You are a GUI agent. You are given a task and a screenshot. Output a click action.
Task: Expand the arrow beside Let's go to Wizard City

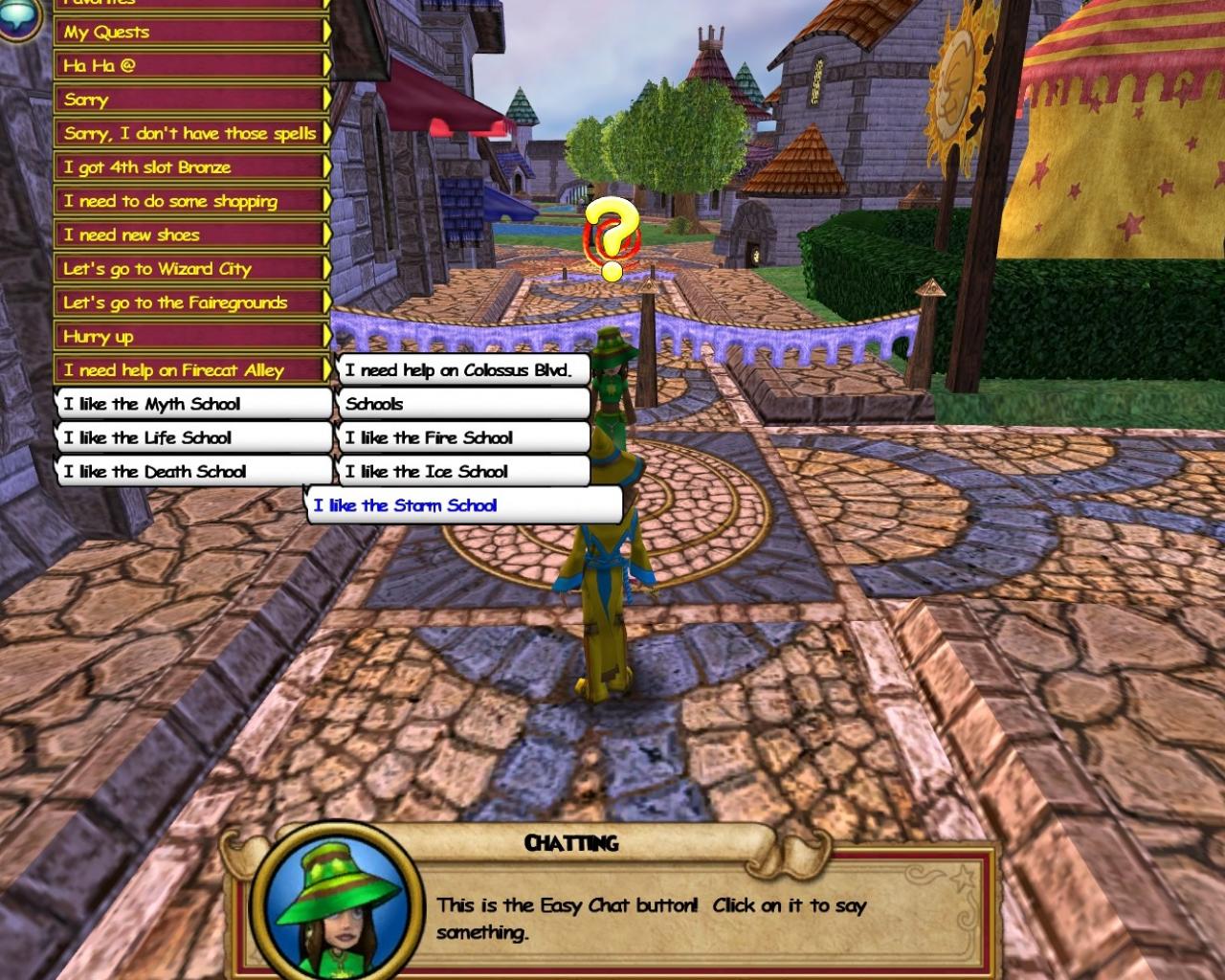click(329, 269)
